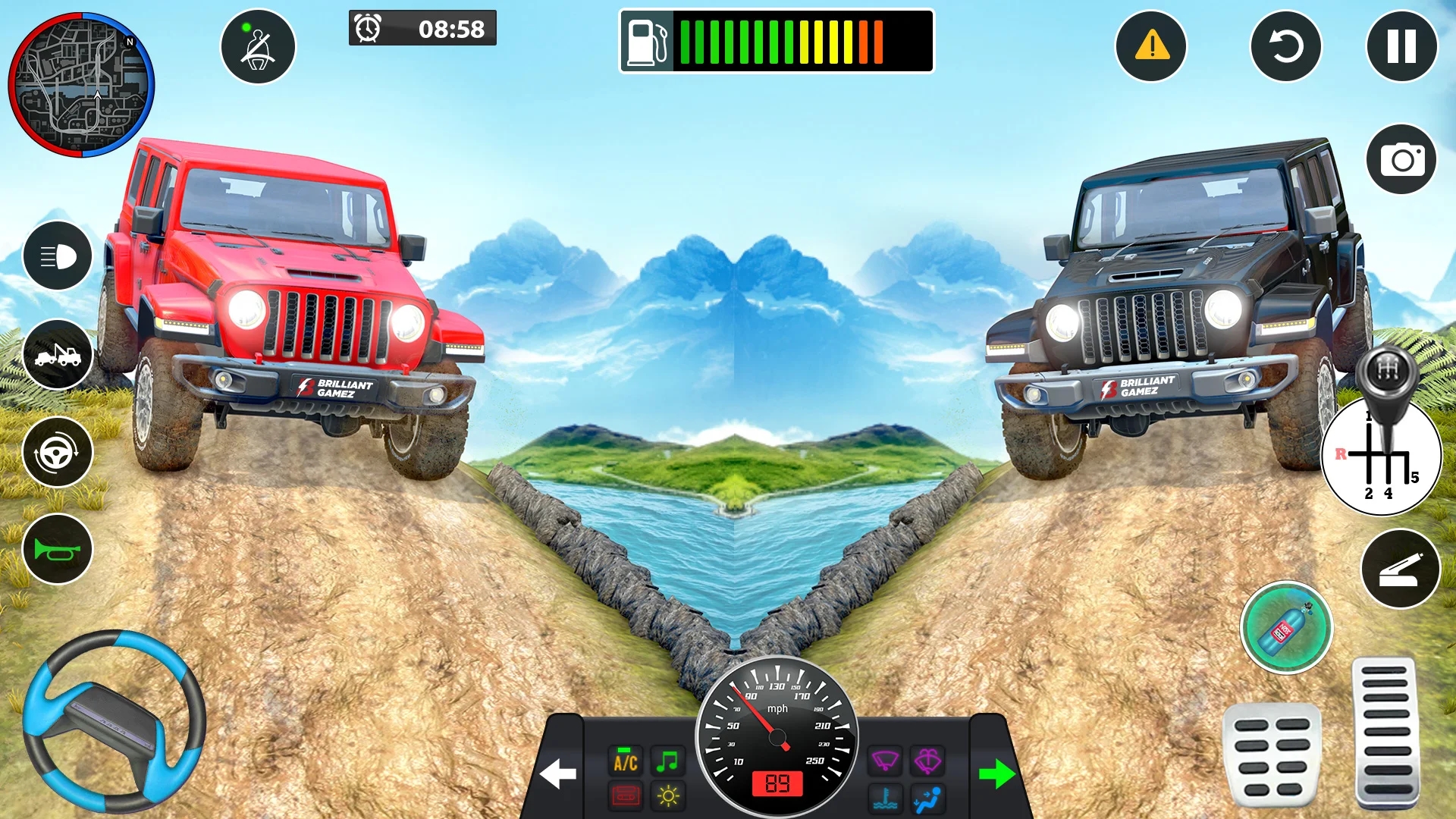Switch on the headlights
Screen dimensions: 1456x819
click(x=58, y=256)
